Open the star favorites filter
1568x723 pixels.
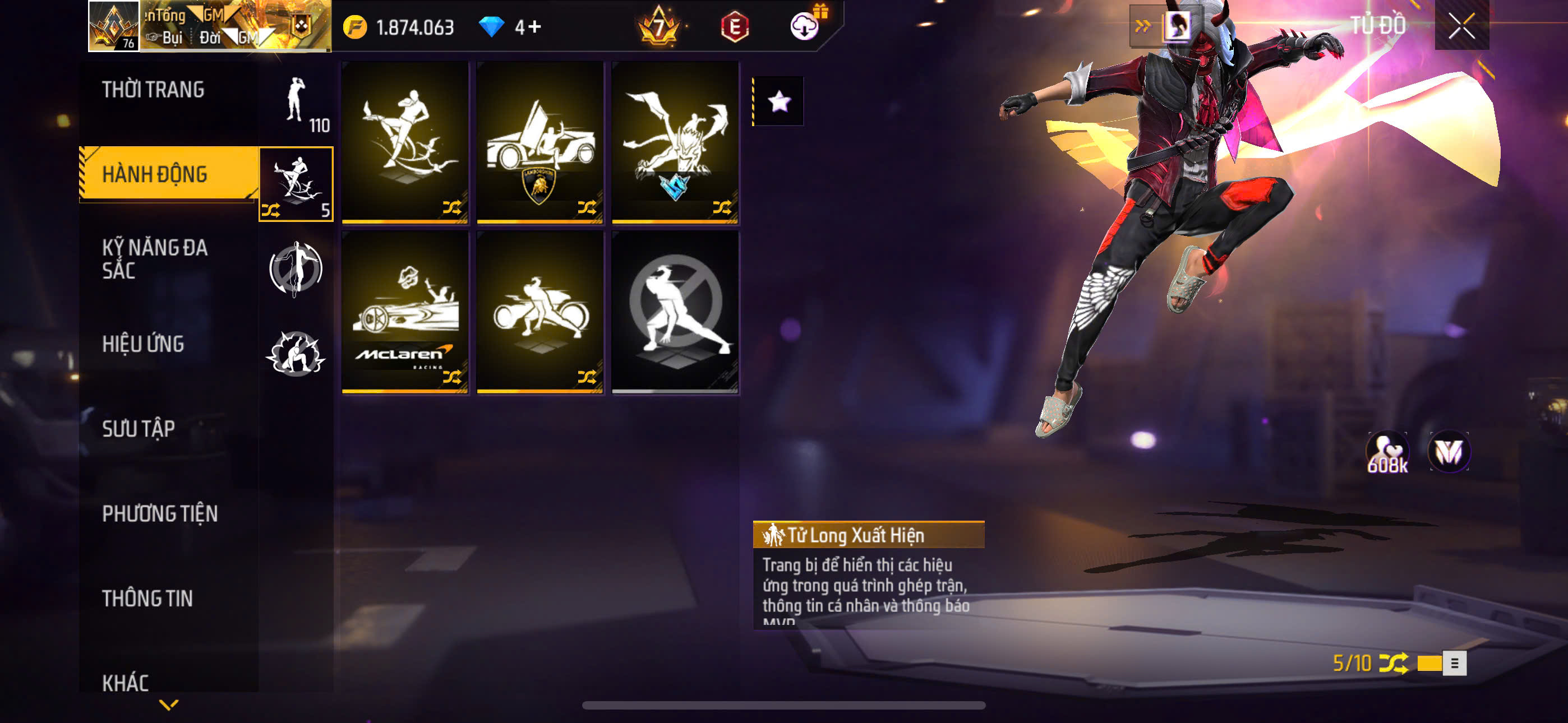779,101
